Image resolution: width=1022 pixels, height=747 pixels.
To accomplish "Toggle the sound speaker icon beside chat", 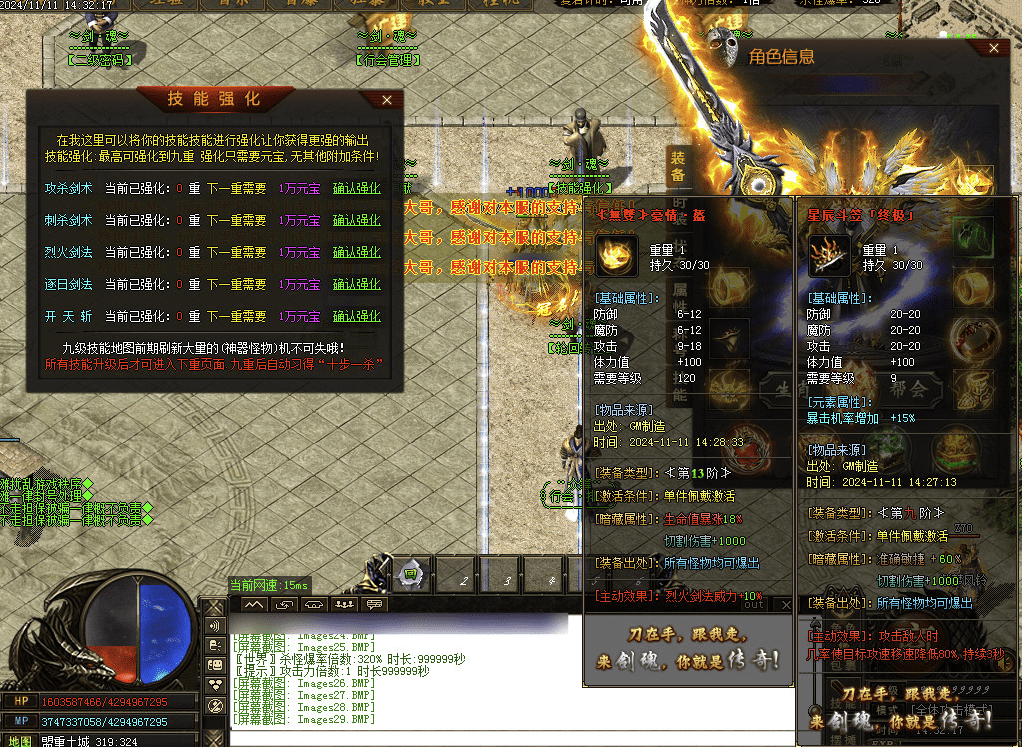I will point(214,626).
